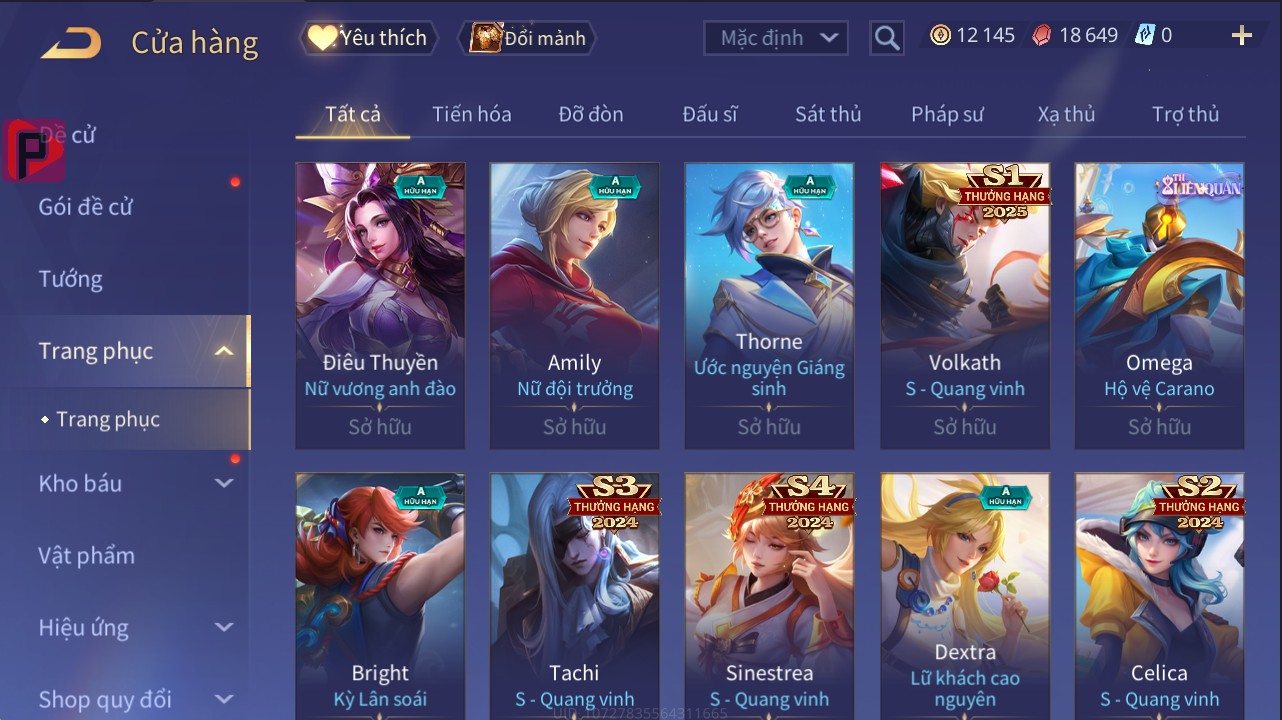Add currency with the plus button
The image size is (1282, 720).
[x=1241, y=36]
